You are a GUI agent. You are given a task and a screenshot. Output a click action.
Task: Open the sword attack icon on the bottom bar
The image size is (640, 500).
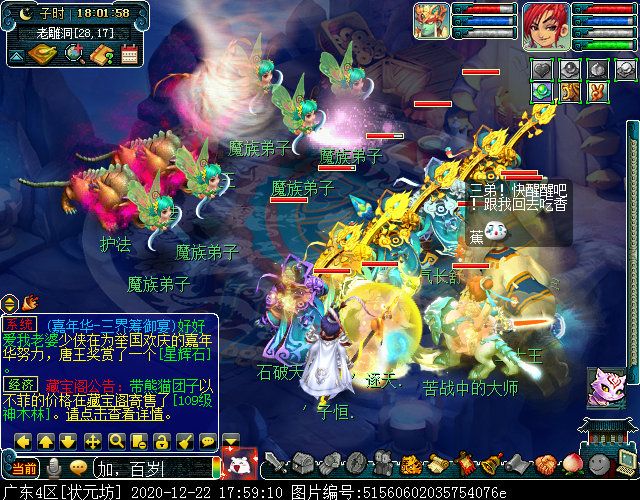[x=277, y=465]
